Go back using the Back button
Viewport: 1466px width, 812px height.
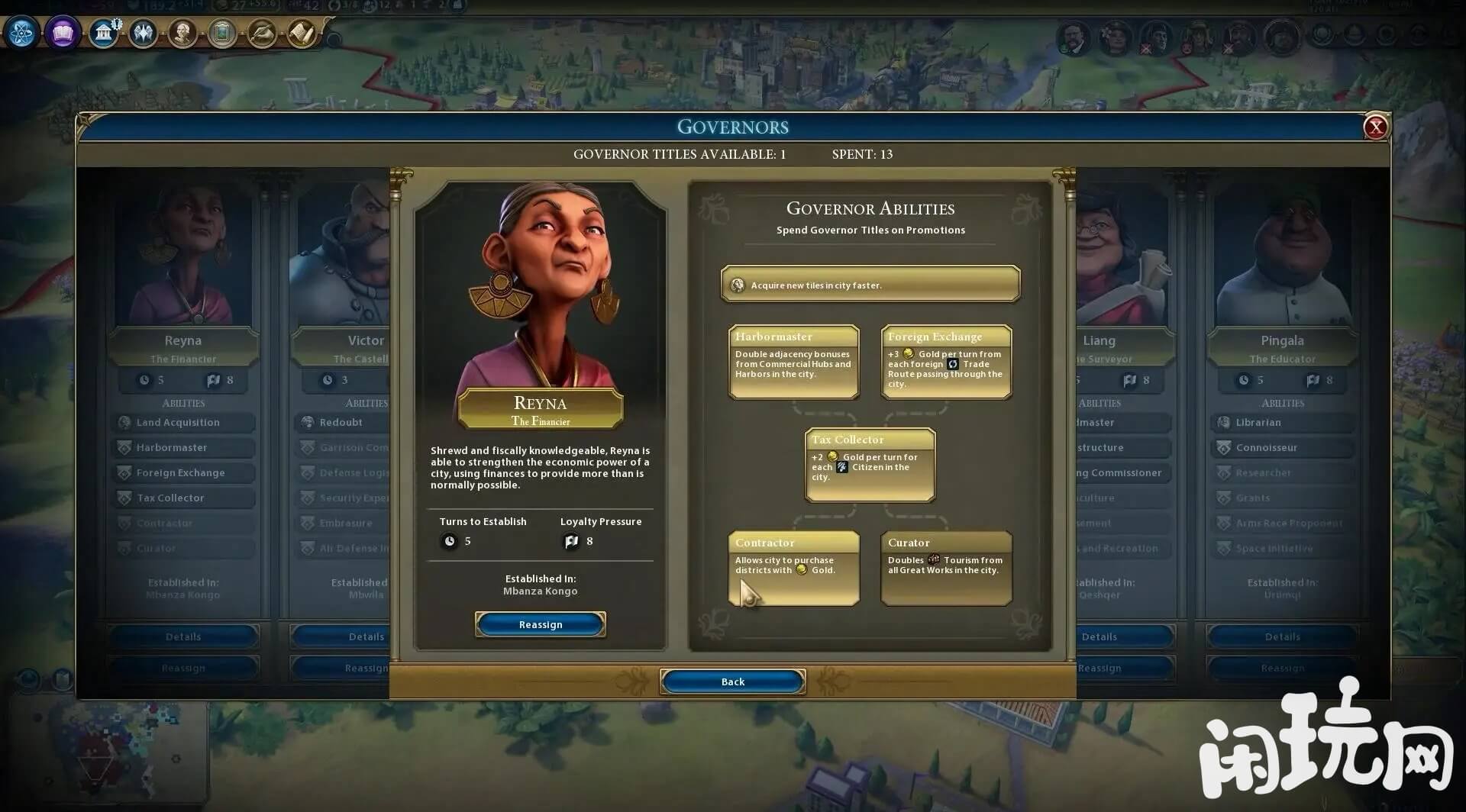[x=732, y=681]
